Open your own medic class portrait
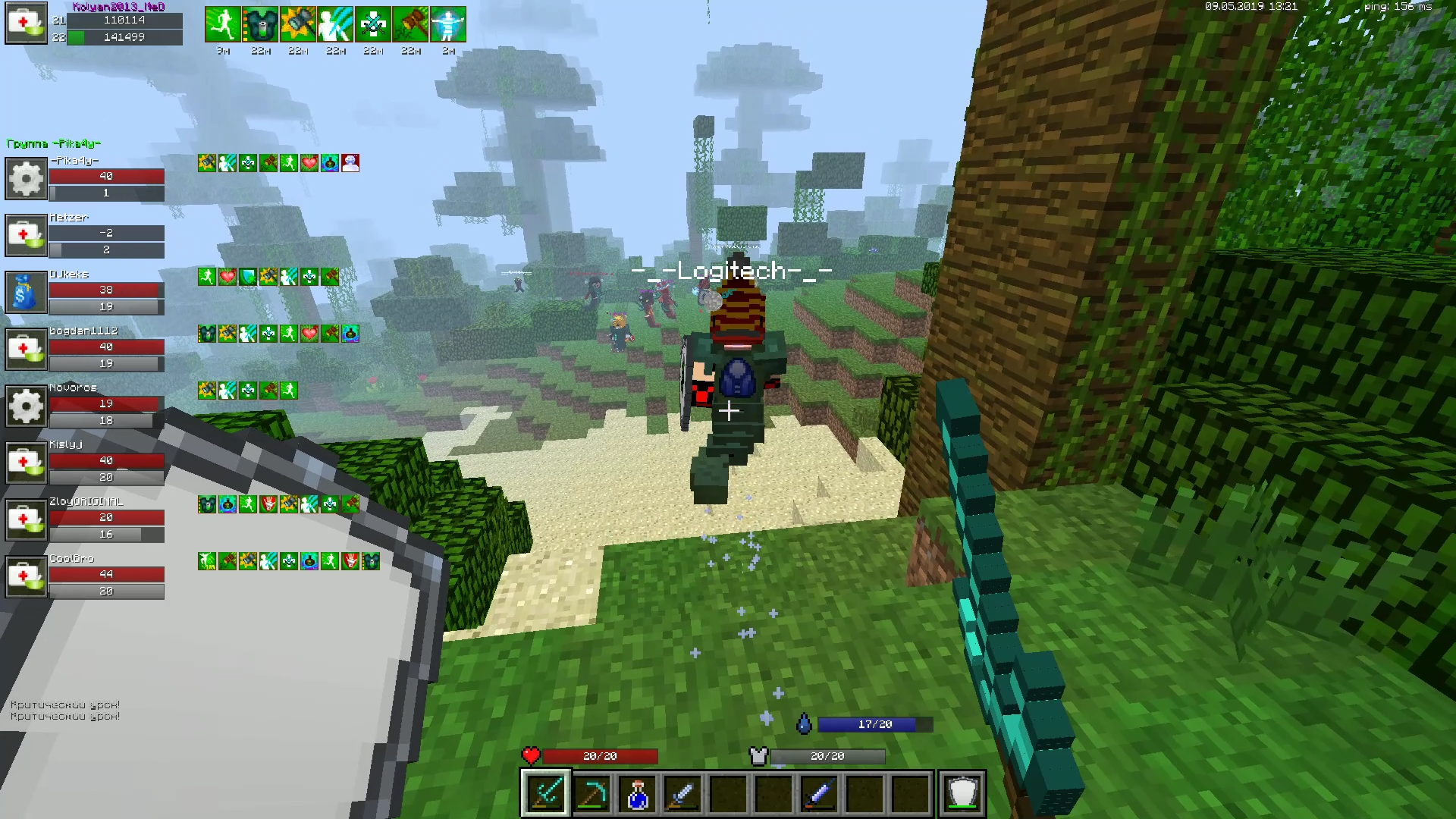Image resolution: width=1456 pixels, height=819 pixels. coord(27,24)
